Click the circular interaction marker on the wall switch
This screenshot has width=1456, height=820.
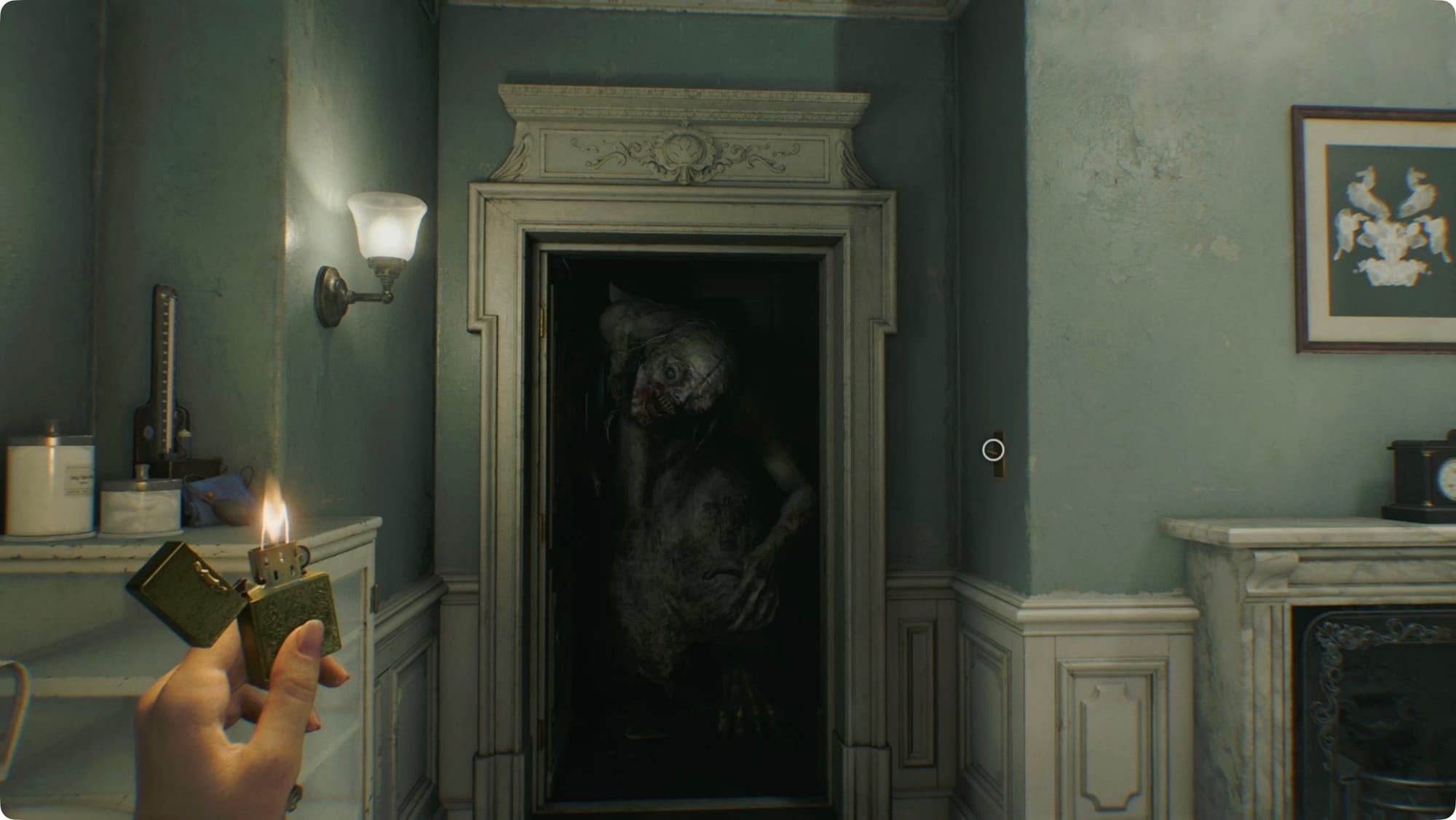tap(993, 450)
